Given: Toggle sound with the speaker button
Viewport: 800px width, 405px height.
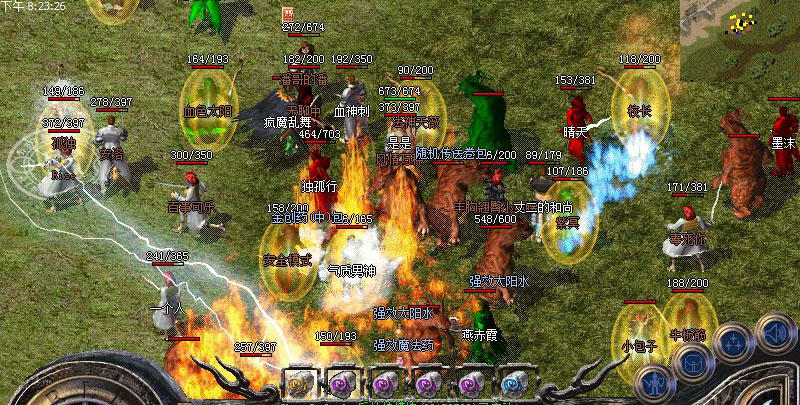Looking at the screenshot, I should coord(775,330).
